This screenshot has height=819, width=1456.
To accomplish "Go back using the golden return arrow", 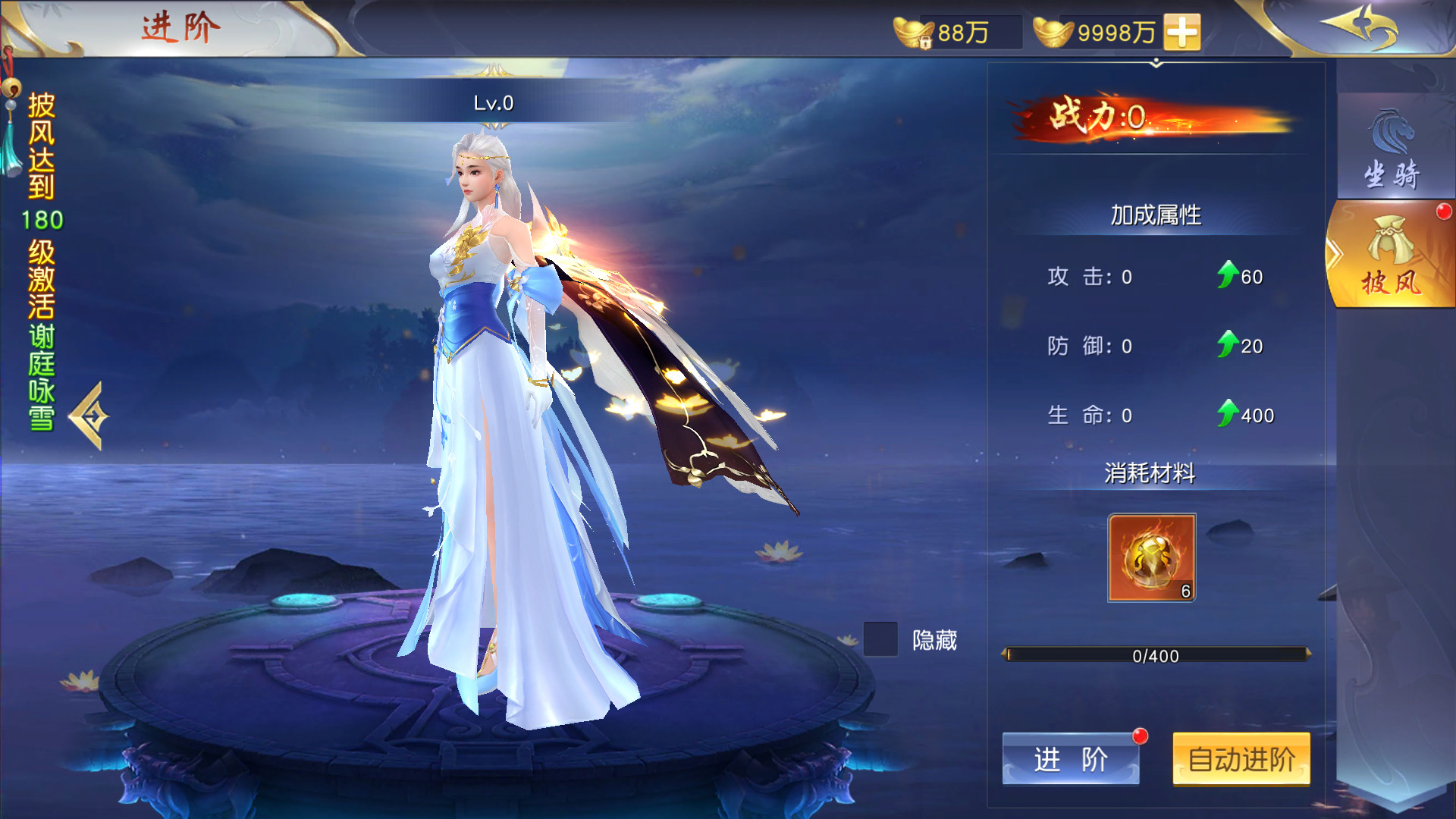I will (1360, 27).
